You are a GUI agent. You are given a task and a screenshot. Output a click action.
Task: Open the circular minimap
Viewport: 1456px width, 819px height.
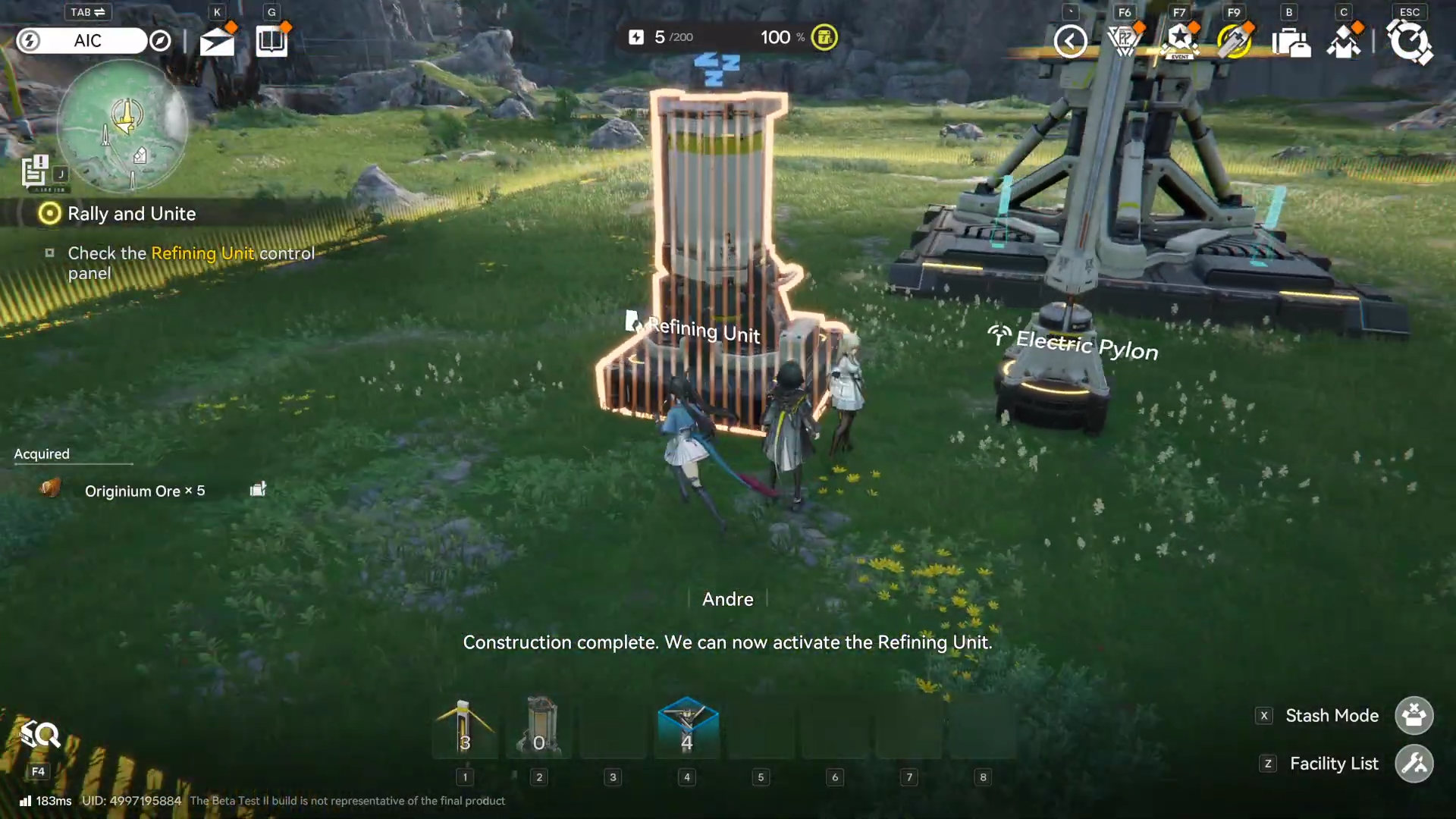[121, 126]
